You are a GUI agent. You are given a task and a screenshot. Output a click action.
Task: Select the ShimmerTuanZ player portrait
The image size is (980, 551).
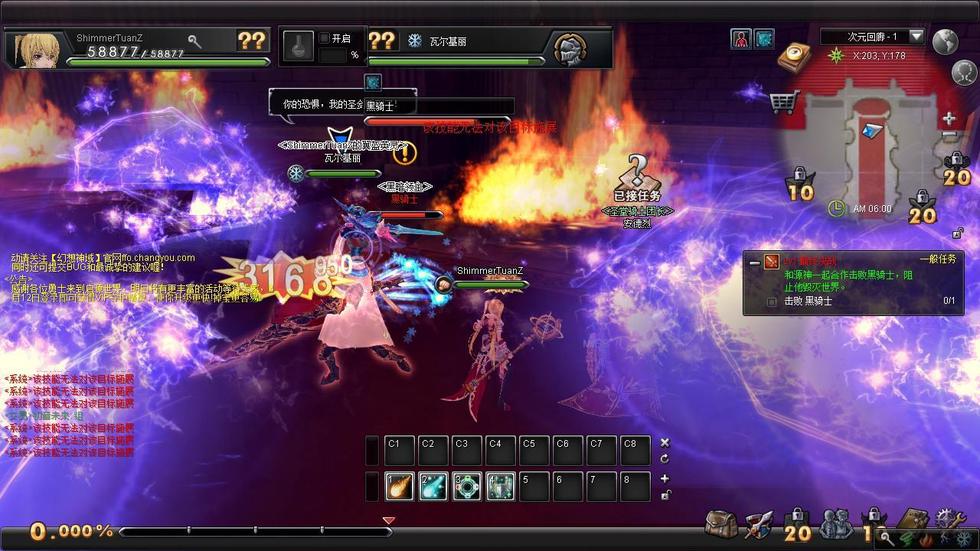click(x=33, y=46)
